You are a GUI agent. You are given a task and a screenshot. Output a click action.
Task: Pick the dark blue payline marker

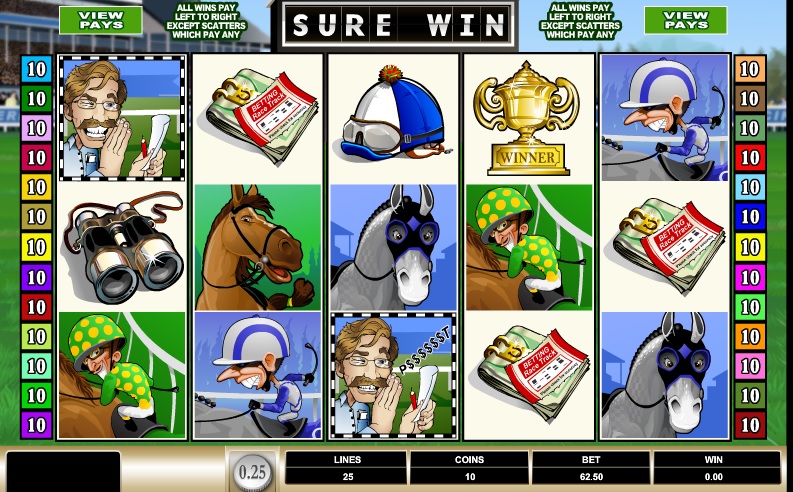click(x=749, y=217)
